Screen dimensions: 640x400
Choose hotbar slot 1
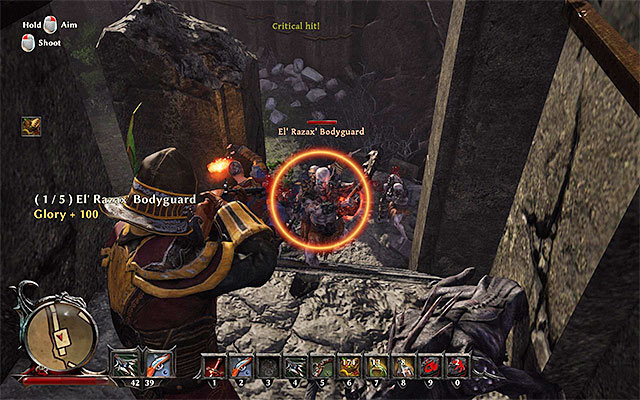click(214, 365)
